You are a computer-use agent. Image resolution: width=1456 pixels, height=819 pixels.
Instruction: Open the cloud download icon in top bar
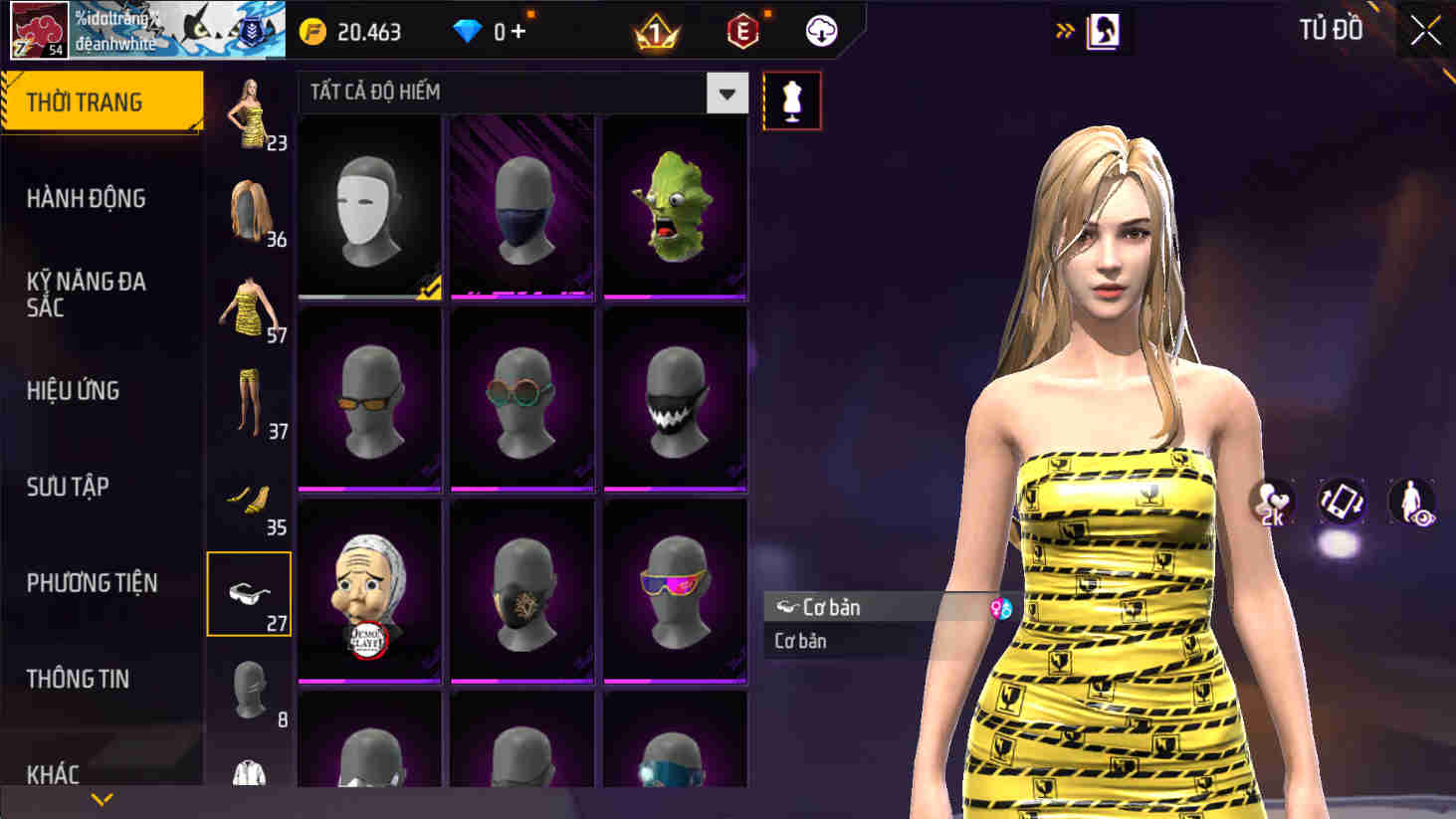click(820, 31)
